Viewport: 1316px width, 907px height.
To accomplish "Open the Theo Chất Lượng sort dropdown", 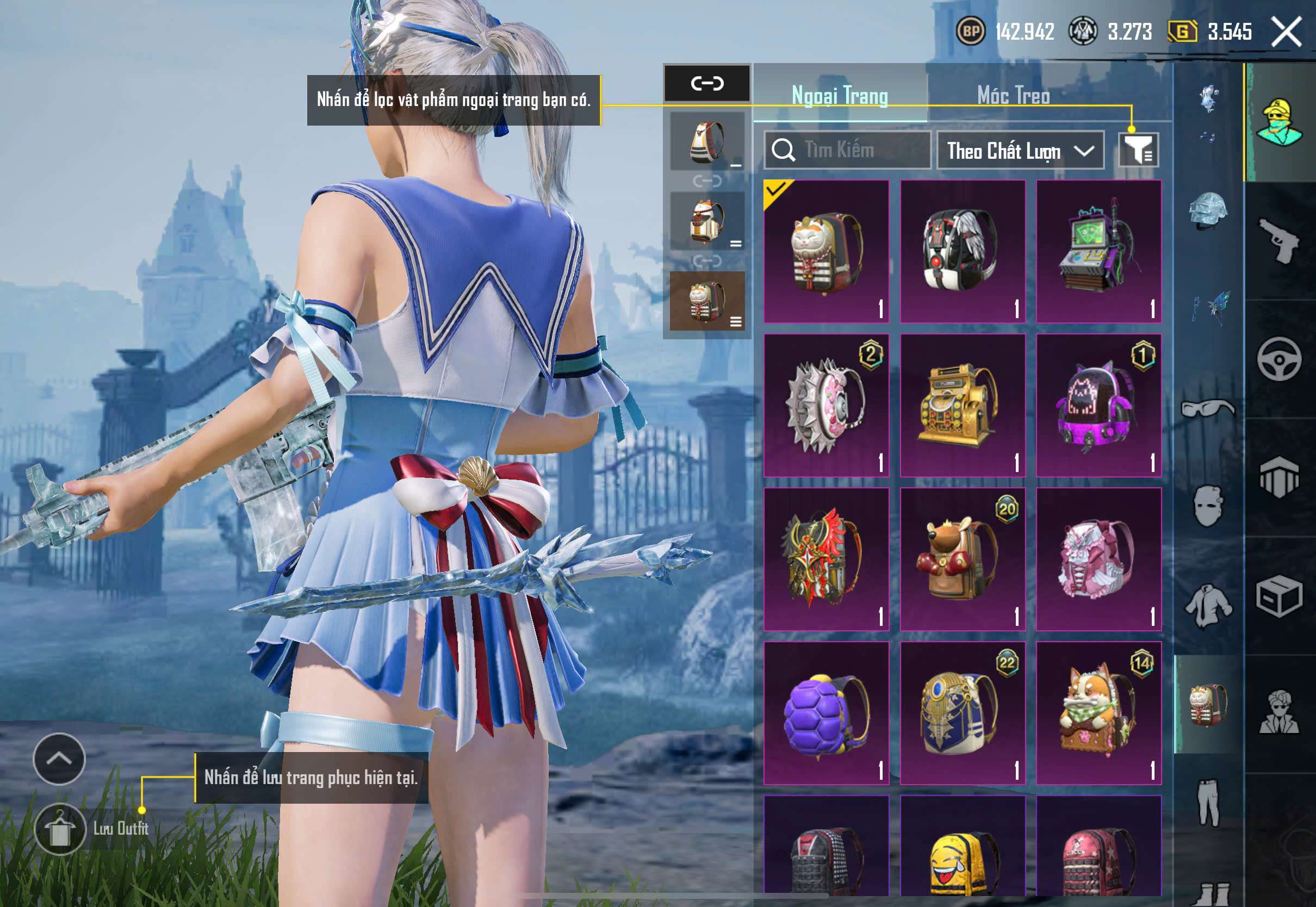I will [x=1020, y=151].
